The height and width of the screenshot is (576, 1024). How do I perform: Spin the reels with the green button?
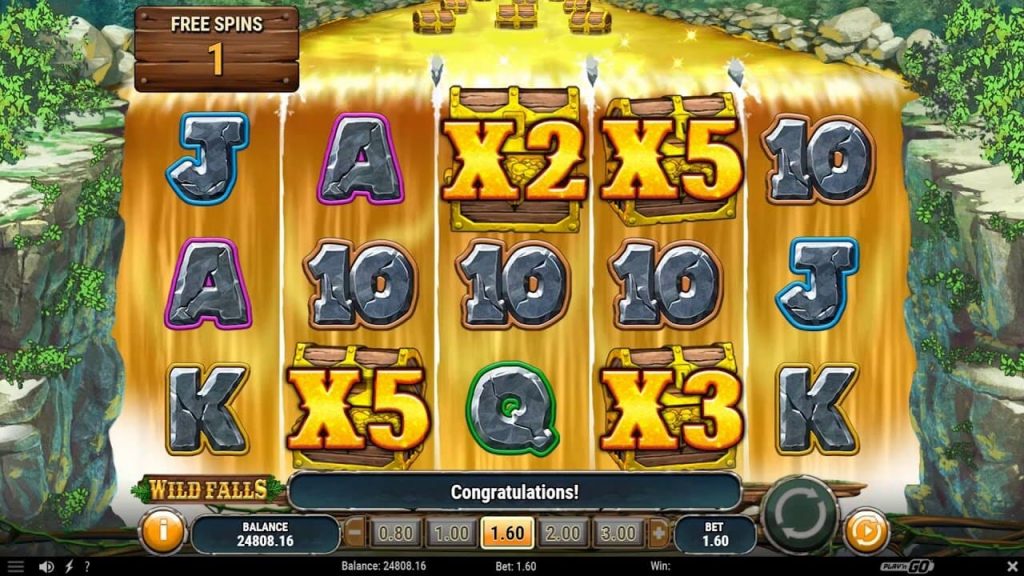coord(798,514)
